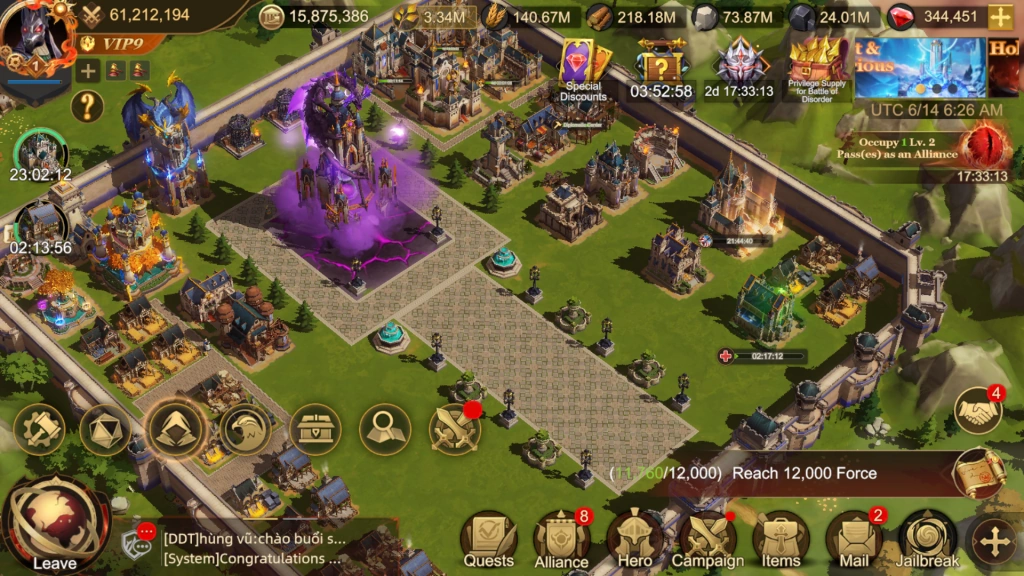Open the Jailbreak feature
Viewport: 1024px width, 576px height.
[927, 540]
